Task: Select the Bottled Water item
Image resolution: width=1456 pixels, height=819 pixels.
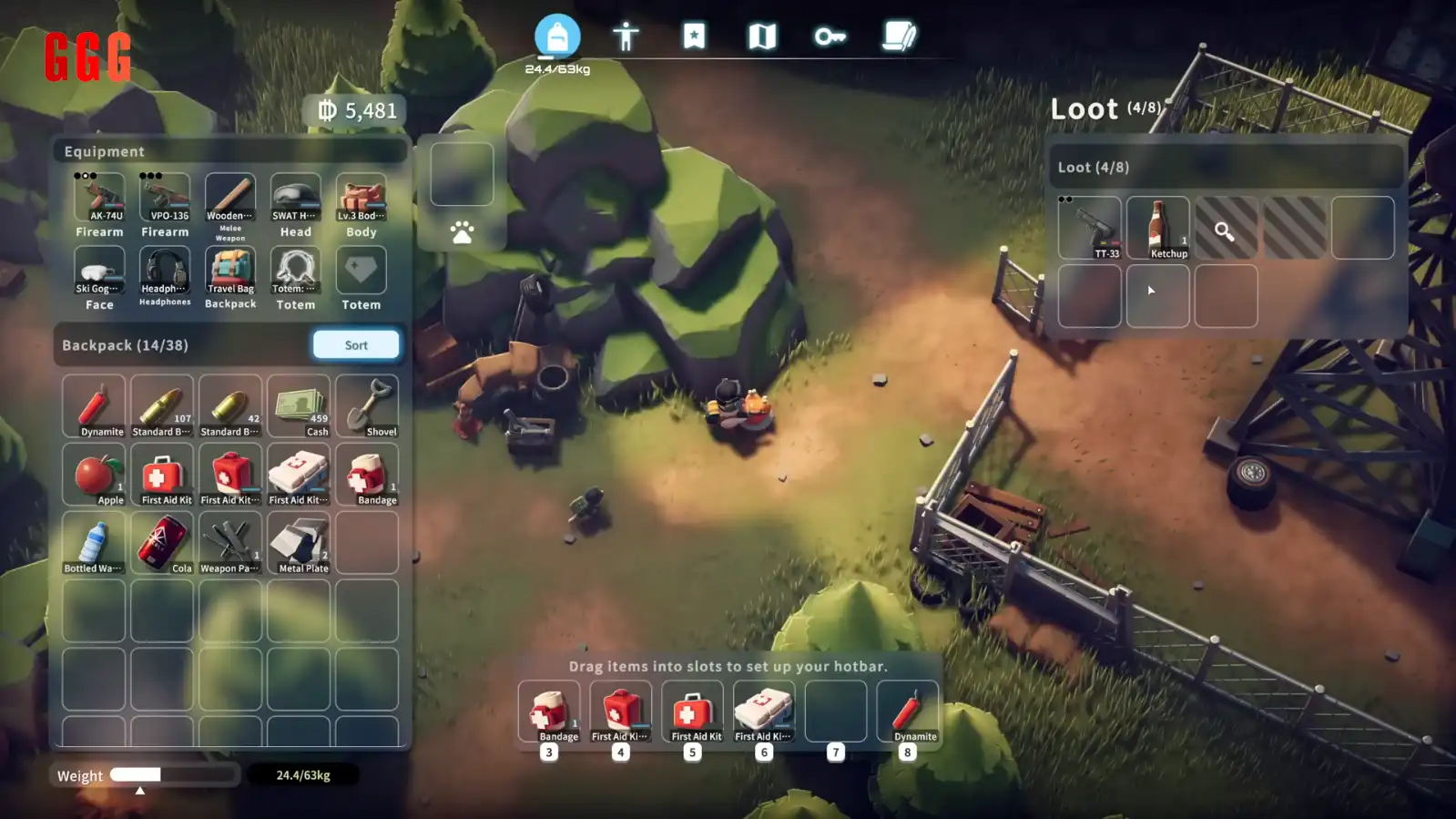Action: pyautogui.click(x=94, y=543)
